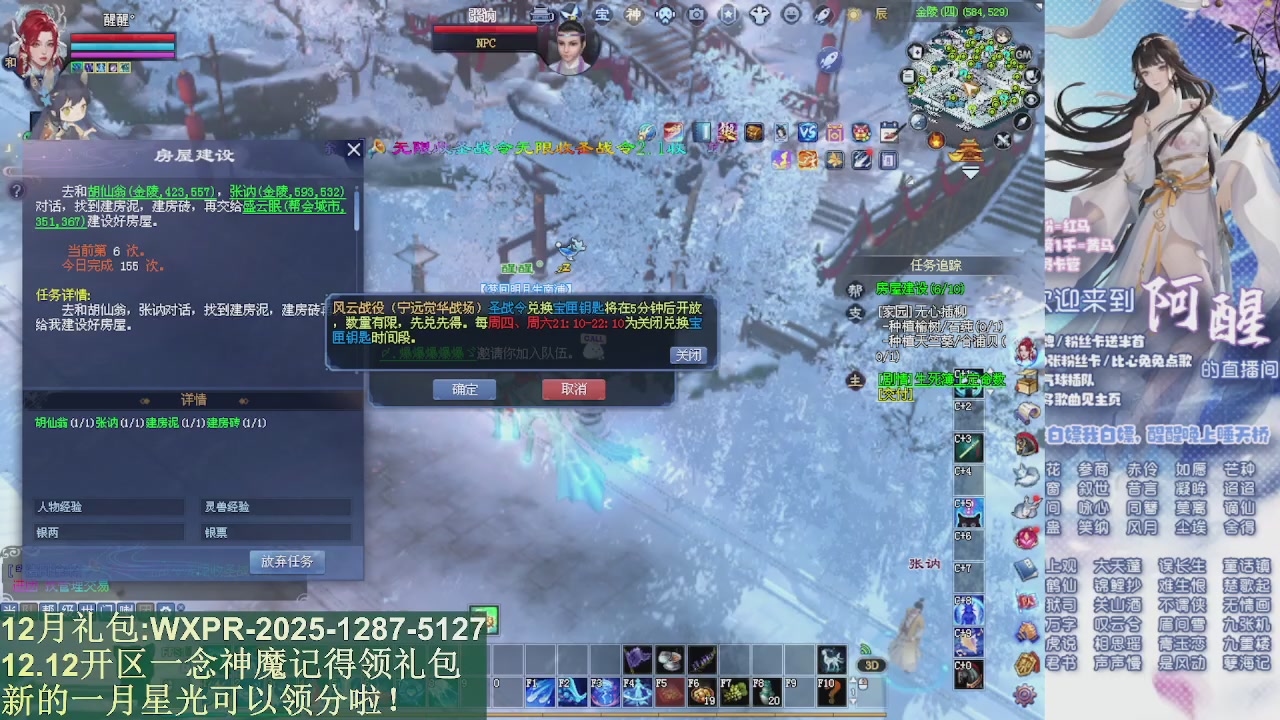This screenshot has height=720, width=1280.
Task: Open the smiley emote icon at top
Action: pyautogui.click(x=790, y=15)
